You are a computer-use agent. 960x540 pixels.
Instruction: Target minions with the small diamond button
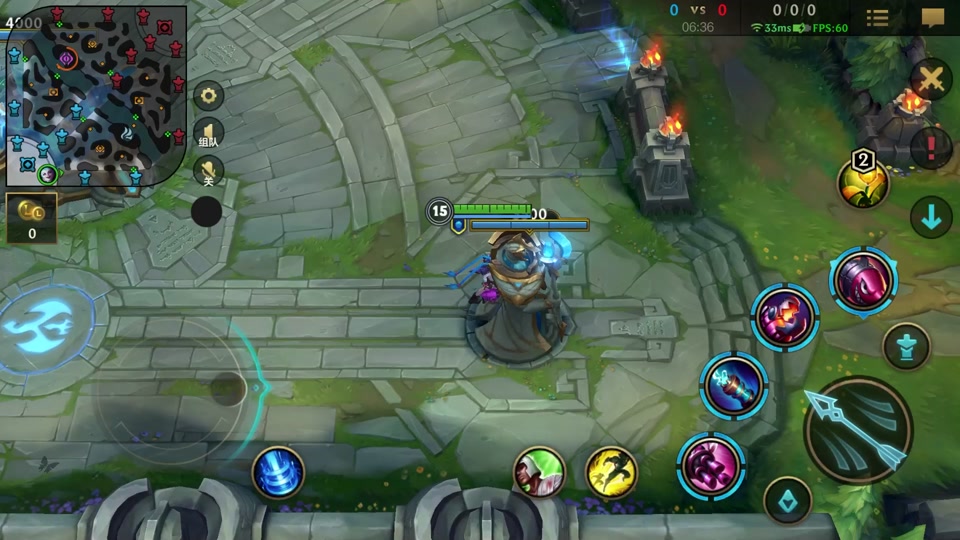pos(787,500)
